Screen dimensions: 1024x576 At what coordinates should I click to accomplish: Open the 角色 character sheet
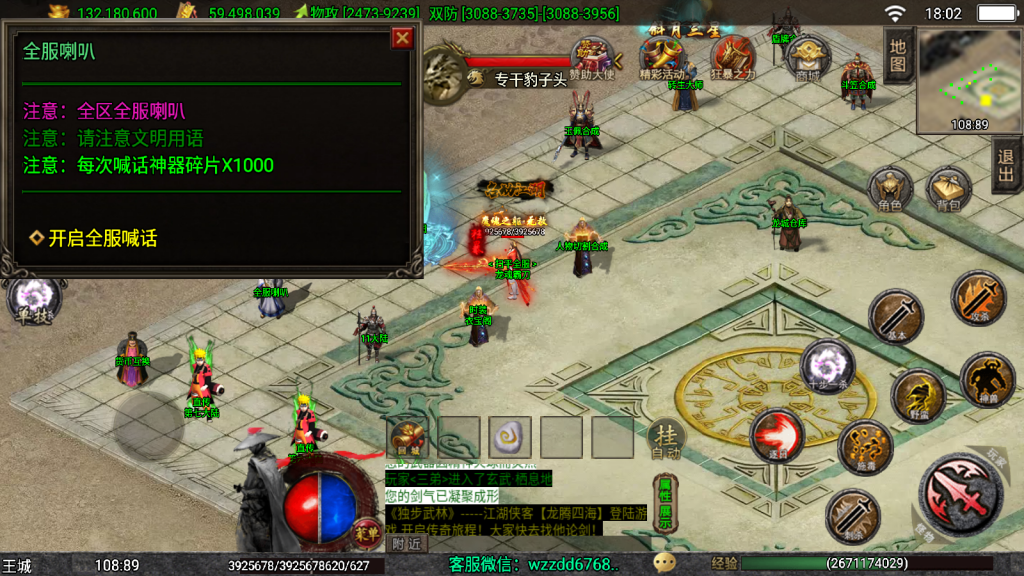click(x=889, y=190)
